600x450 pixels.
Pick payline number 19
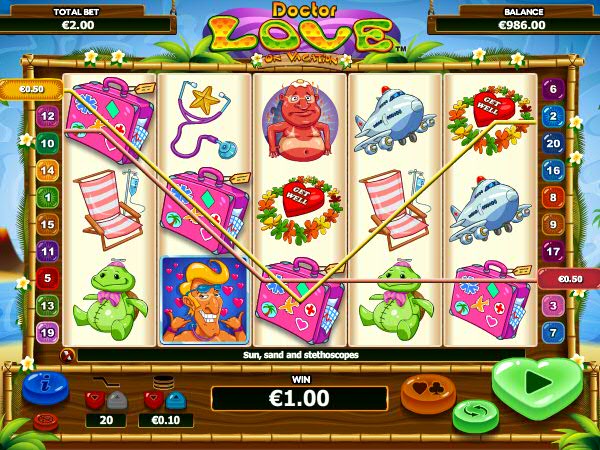47,331
